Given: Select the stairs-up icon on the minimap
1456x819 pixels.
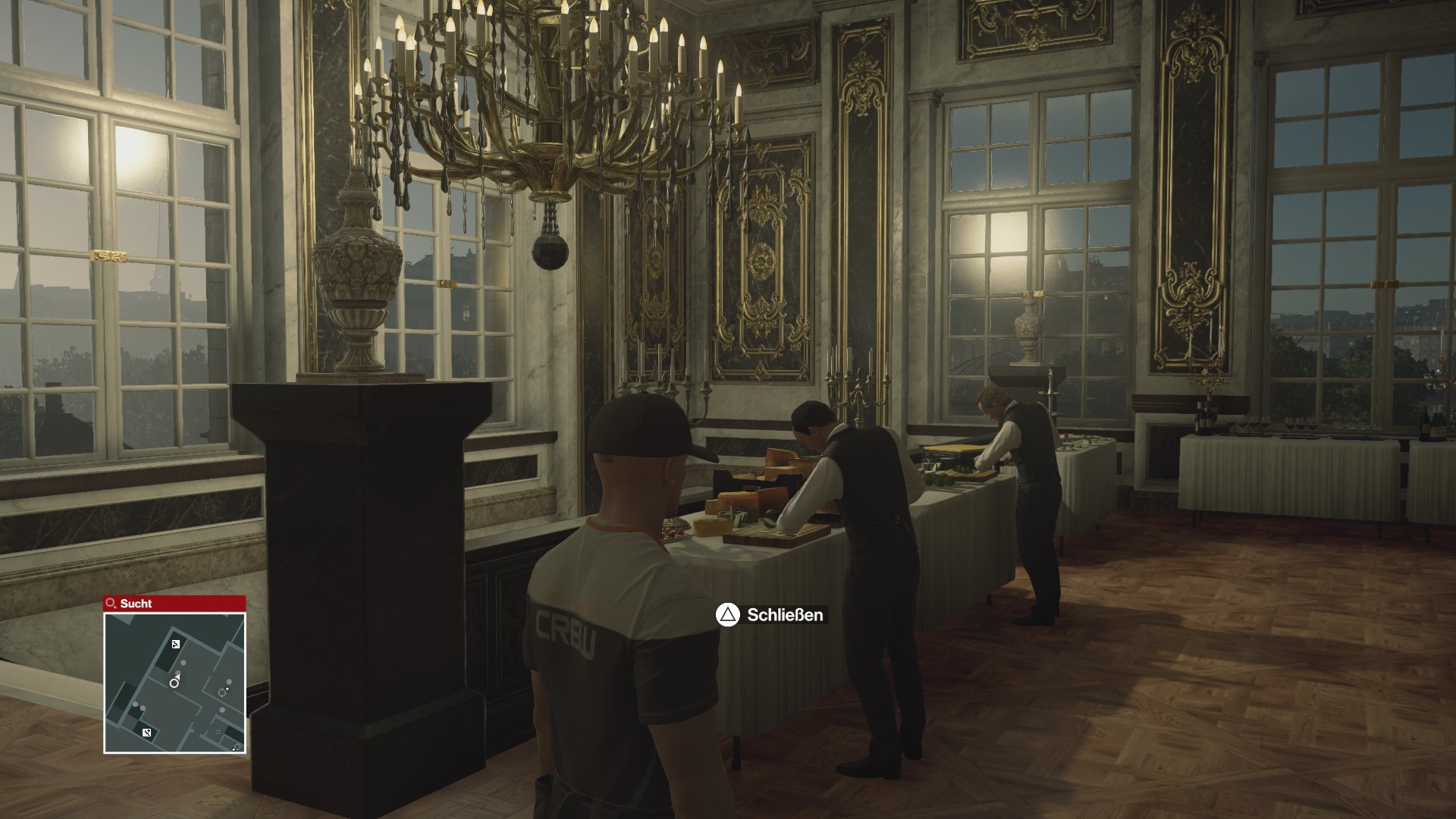Looking at the screenshot, I should point(176,645).
